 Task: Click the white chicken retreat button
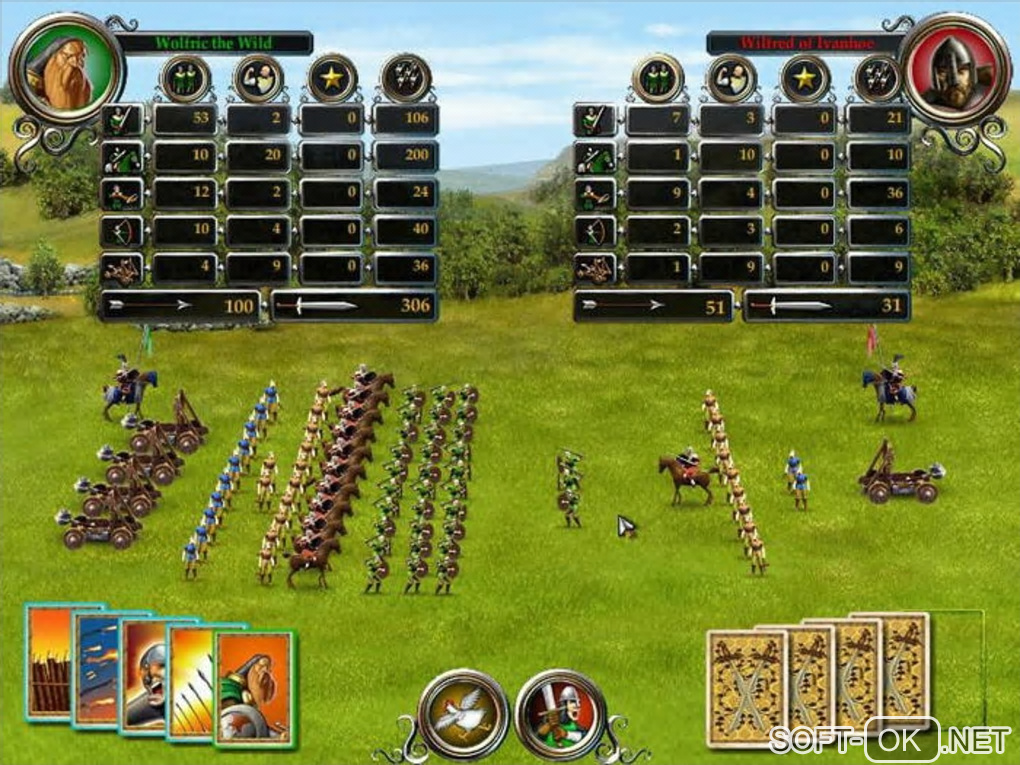[x=463, y=714]
